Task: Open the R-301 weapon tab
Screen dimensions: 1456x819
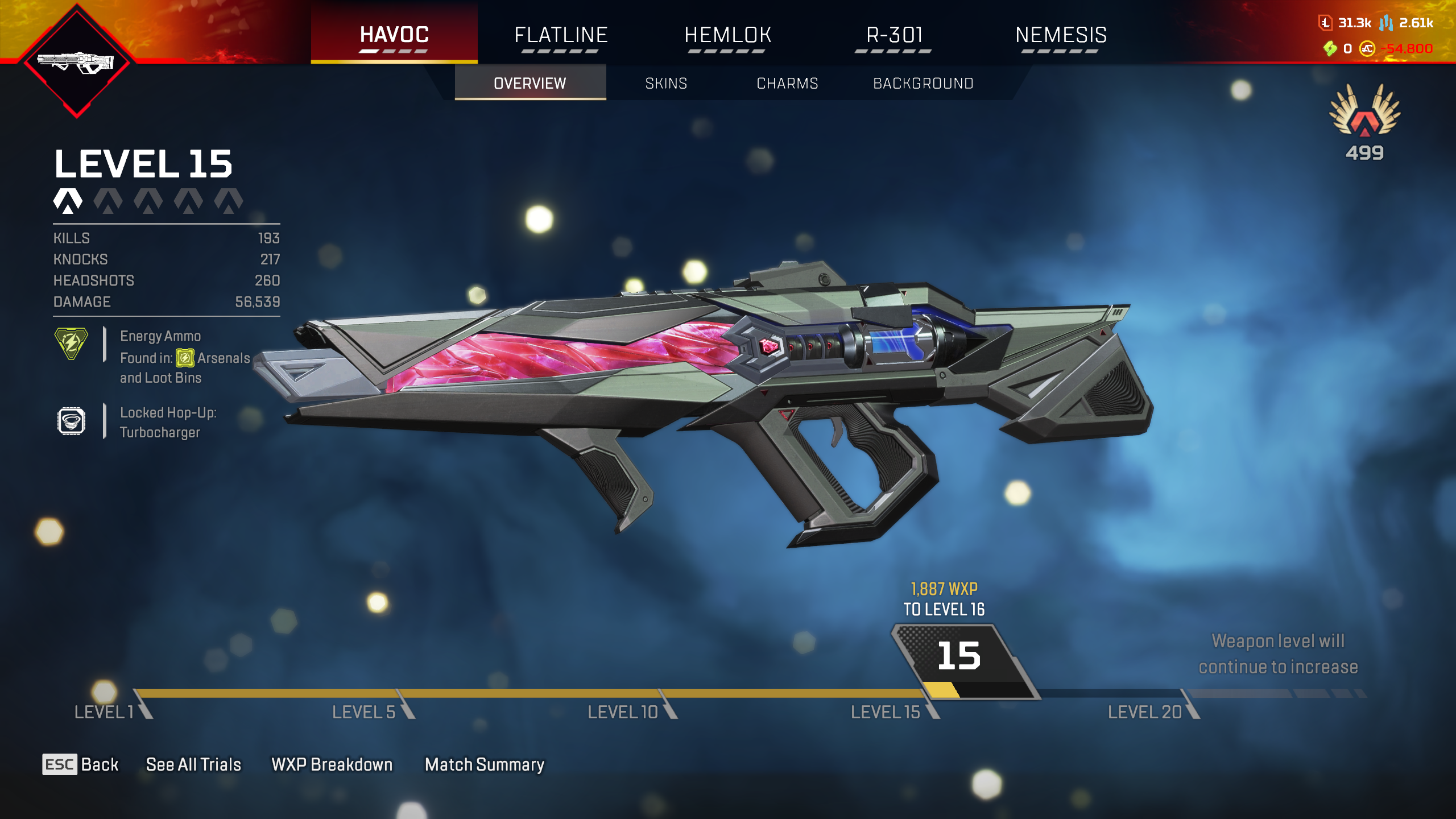Action: (894, 35)
